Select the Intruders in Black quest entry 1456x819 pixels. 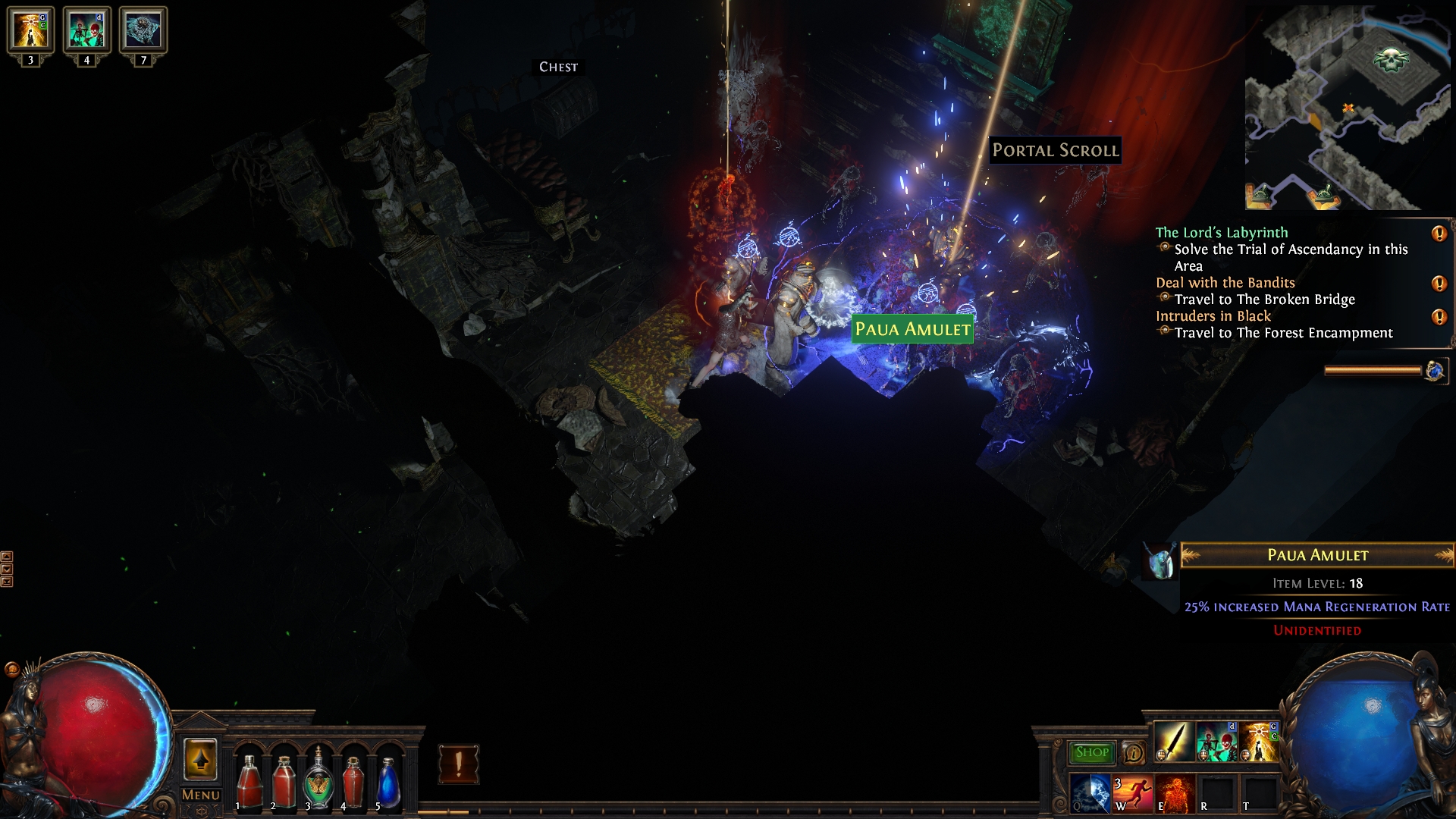(1213, 316)
